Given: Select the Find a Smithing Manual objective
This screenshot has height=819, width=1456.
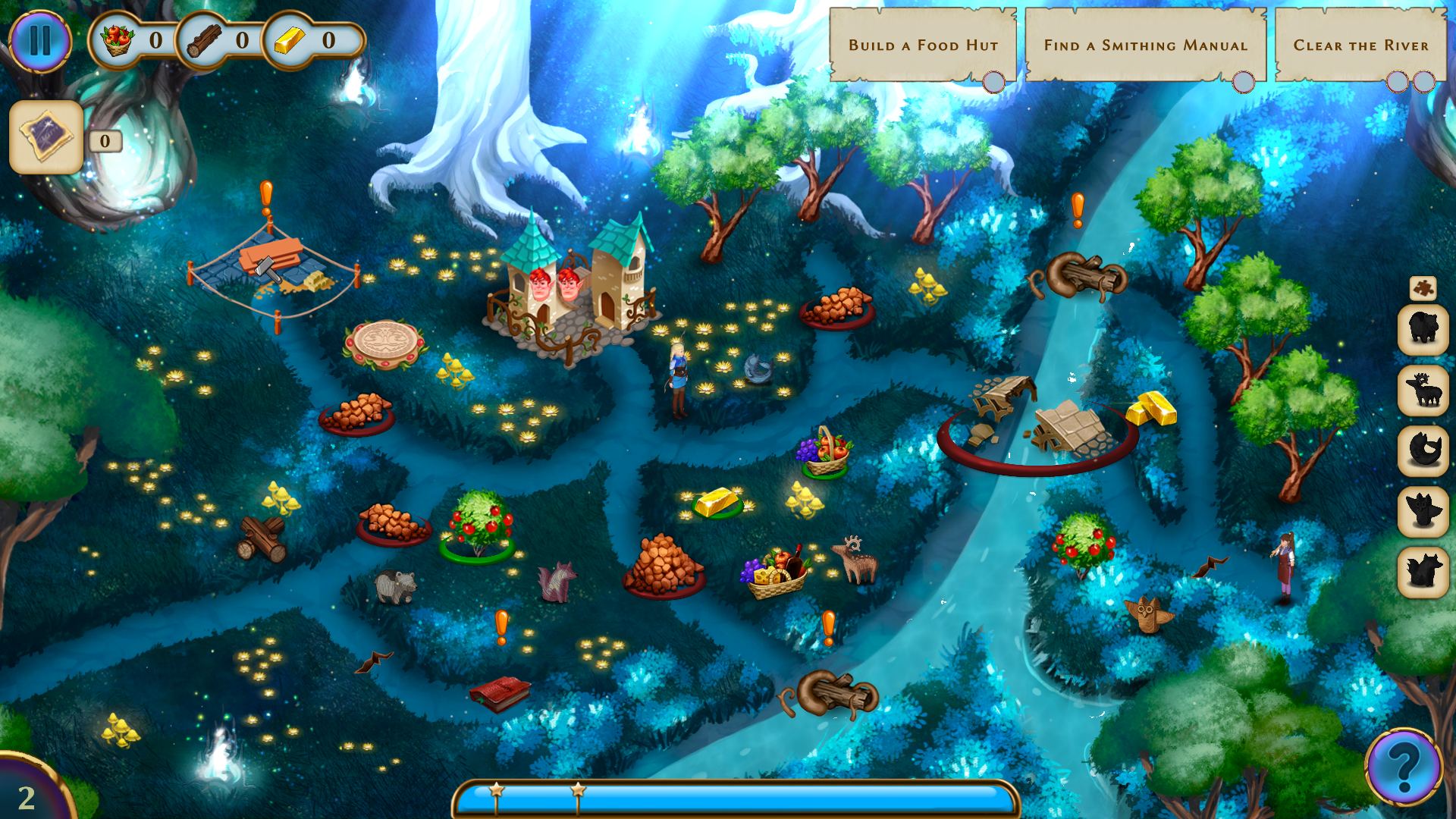Looking at the screenshot, I should pos(1145,45).
